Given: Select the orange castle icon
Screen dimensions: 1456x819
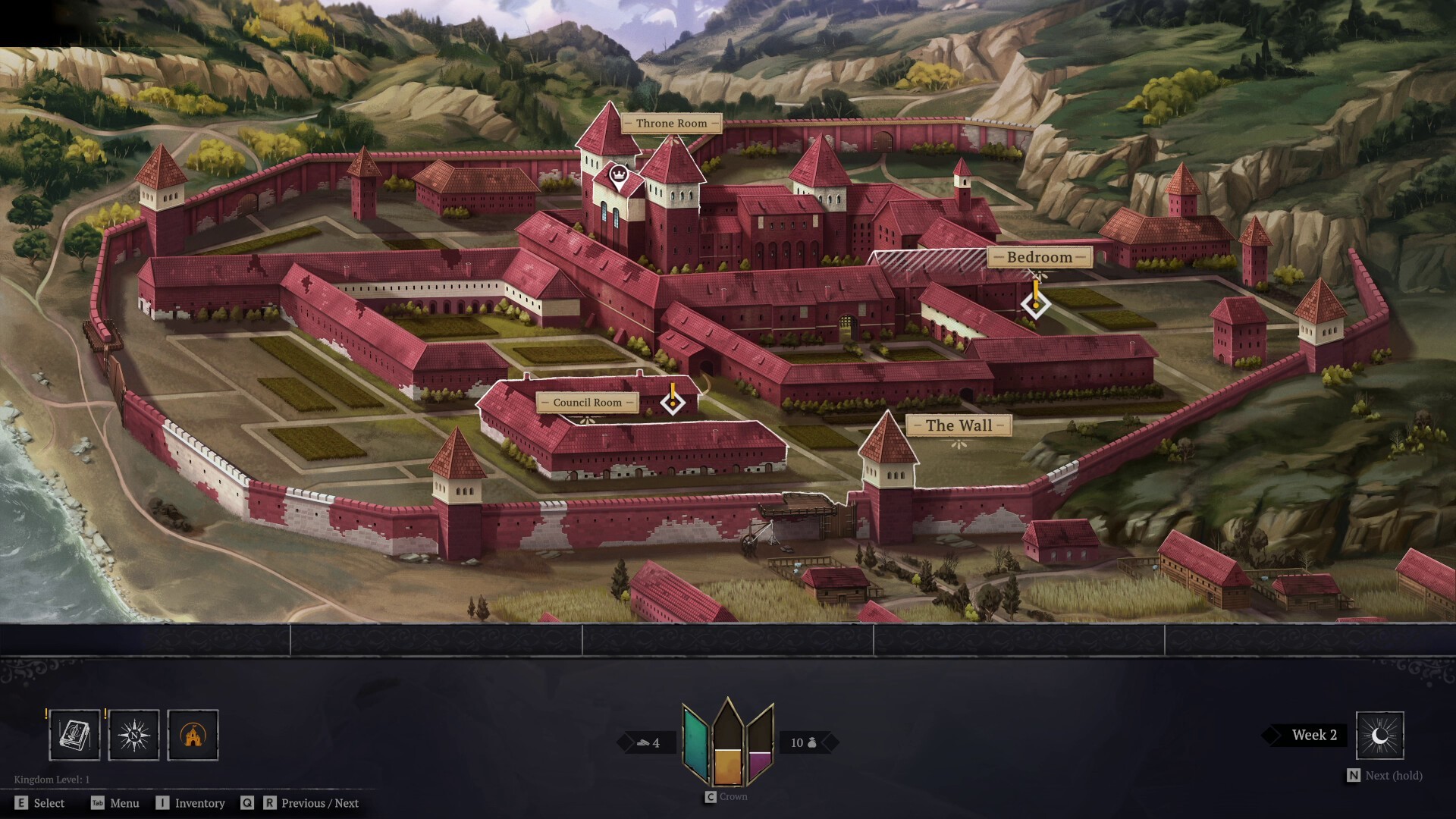Looking at the screenshot, I should click(193, 735).
